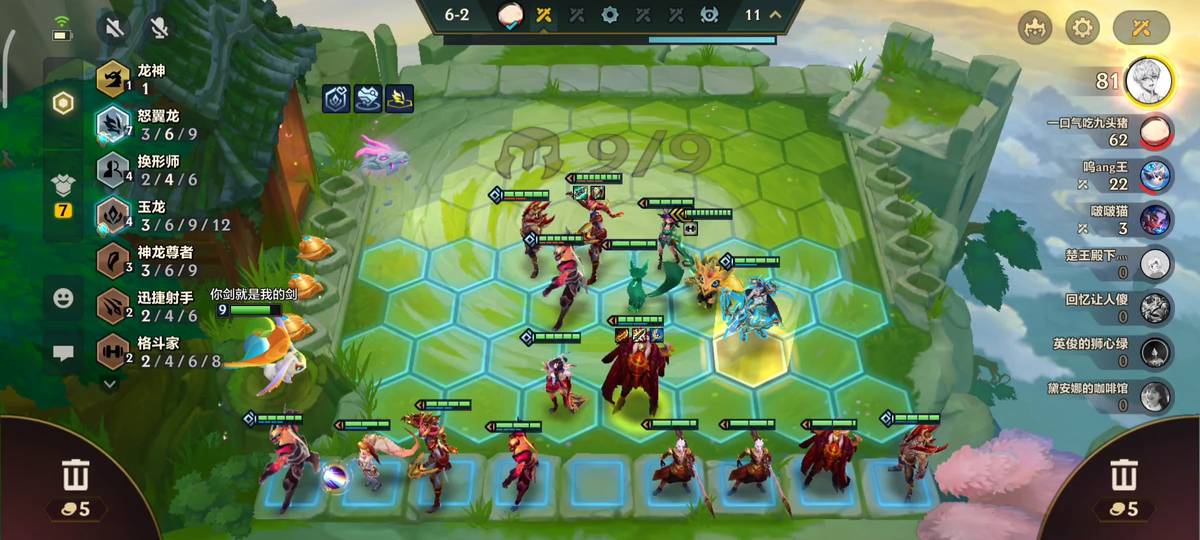Expand the stage 11 round tracker dropdown
The image size is (1200, 540).
(777, 15)
